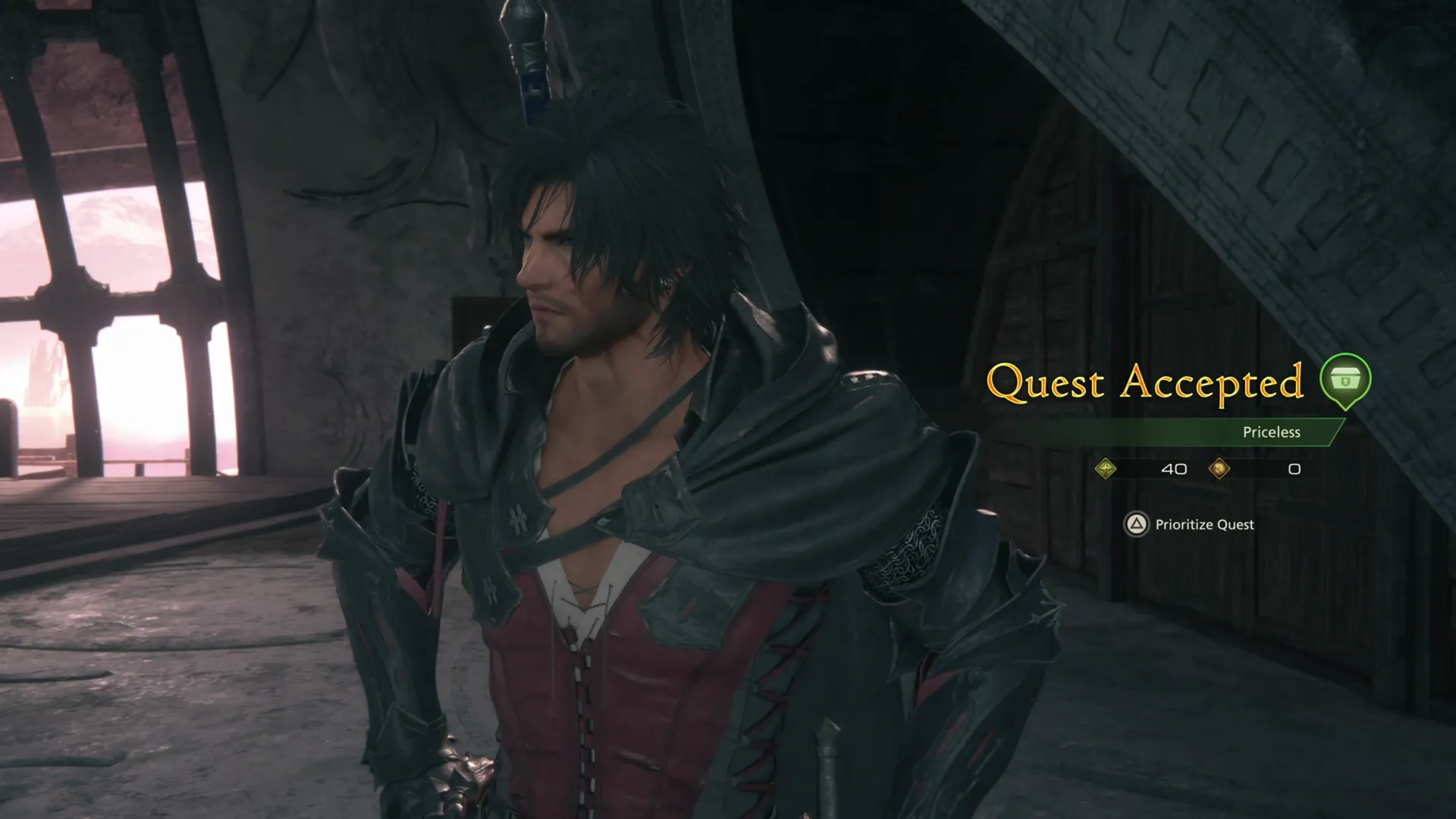The image size is (1456, 819).
Task: Select the Priceless quest name banner
Action: click(x=1272, y=432)
